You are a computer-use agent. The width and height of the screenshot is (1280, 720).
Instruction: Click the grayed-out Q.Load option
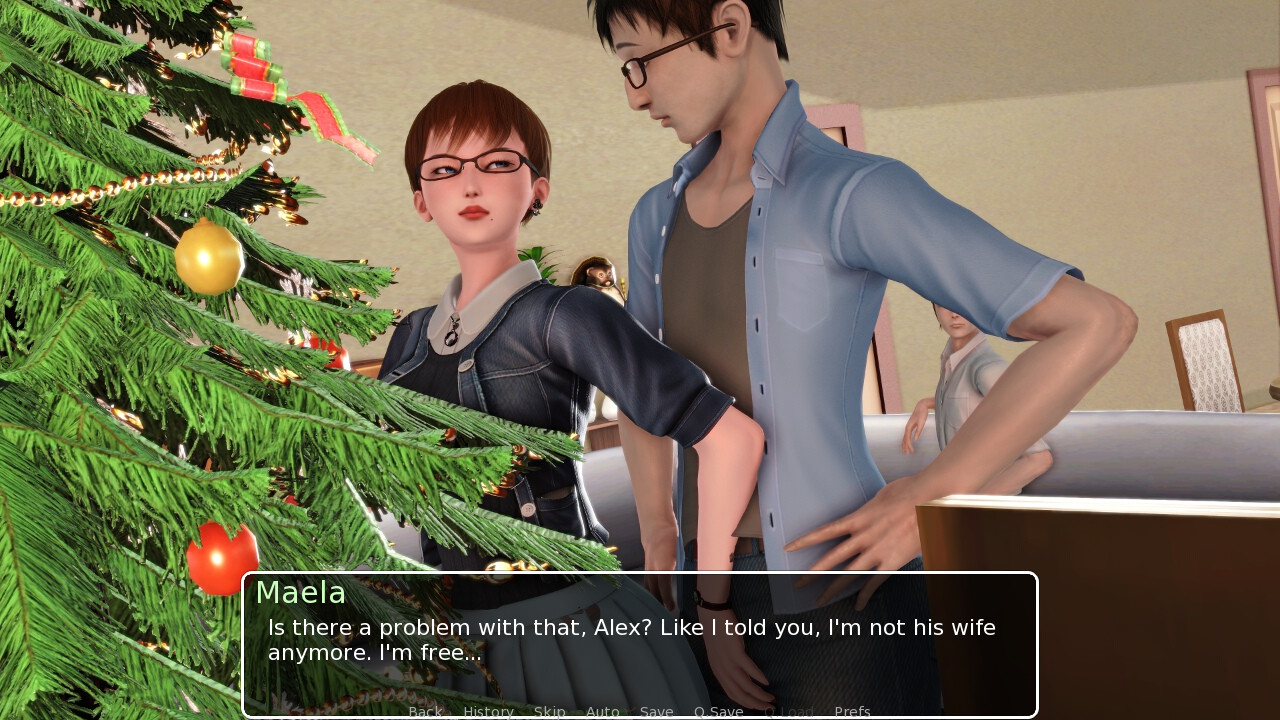pyautogui.click(x=789, y=711)
